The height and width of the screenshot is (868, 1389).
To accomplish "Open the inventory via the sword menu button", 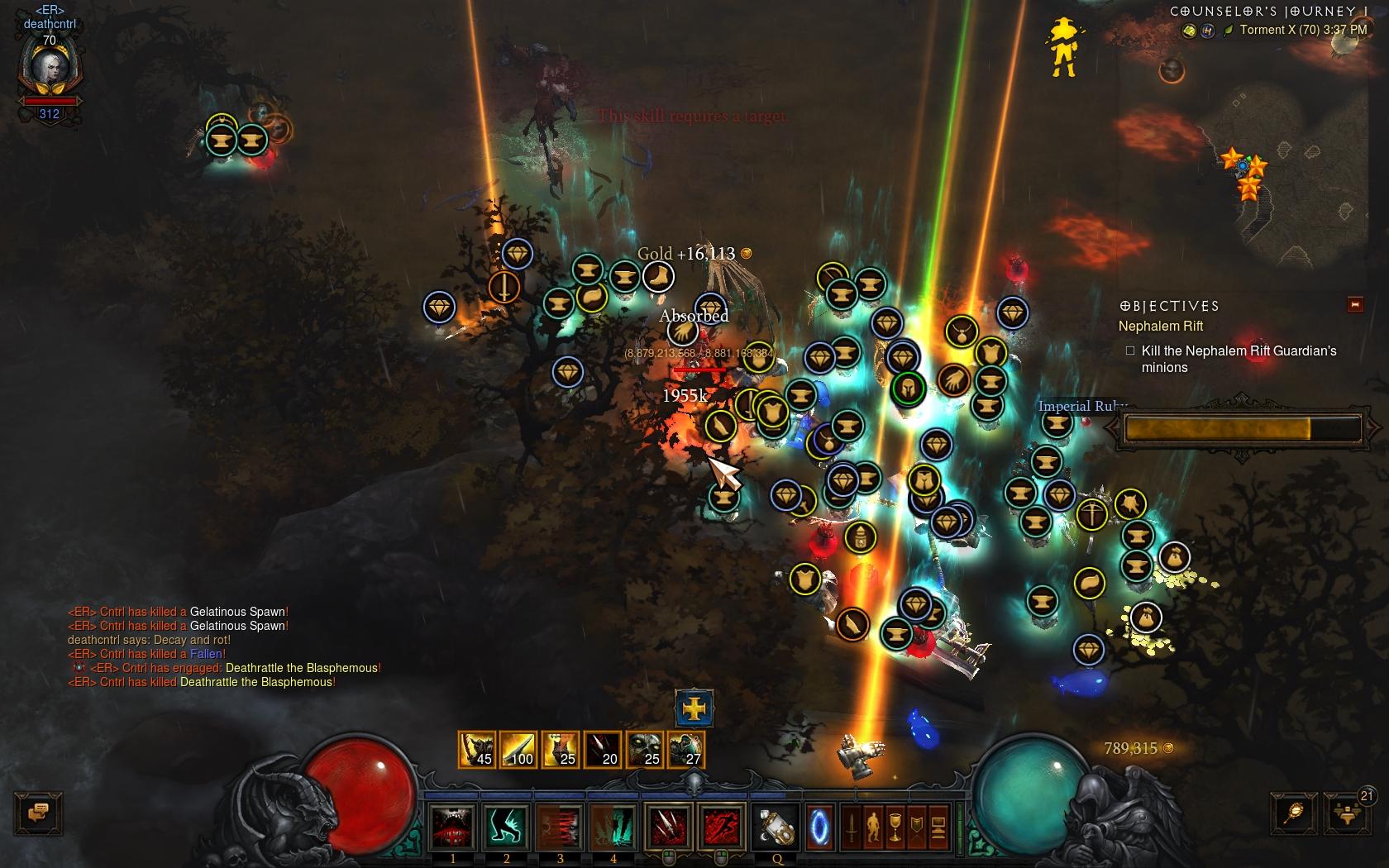I will point(852,827).
